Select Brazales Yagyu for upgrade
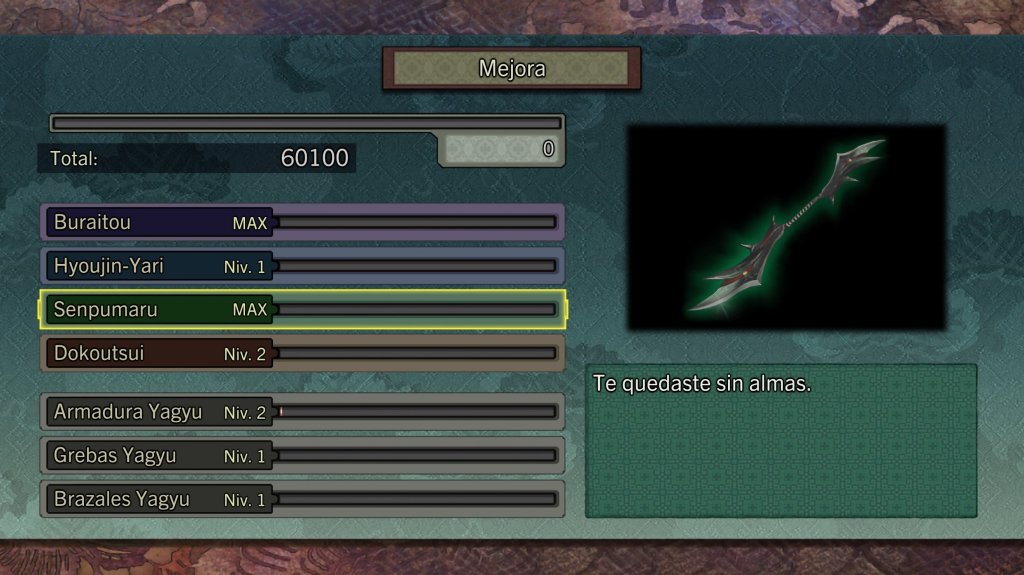Image resolution: width=1024 pixels, height=575 pixels. point(302,499)
